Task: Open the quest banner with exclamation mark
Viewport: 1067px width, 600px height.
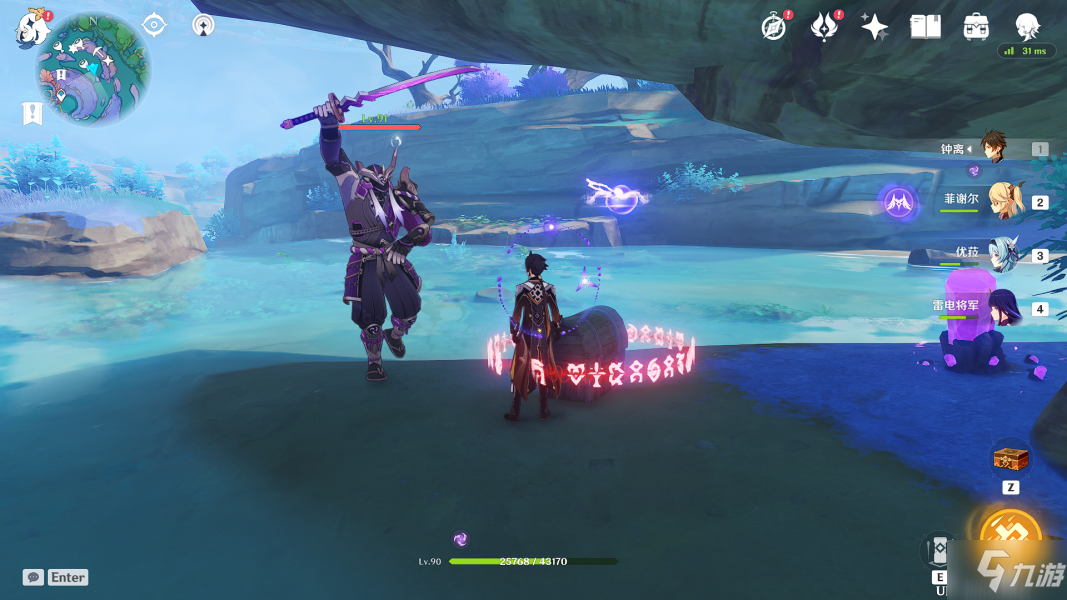Action: point(32,113)
